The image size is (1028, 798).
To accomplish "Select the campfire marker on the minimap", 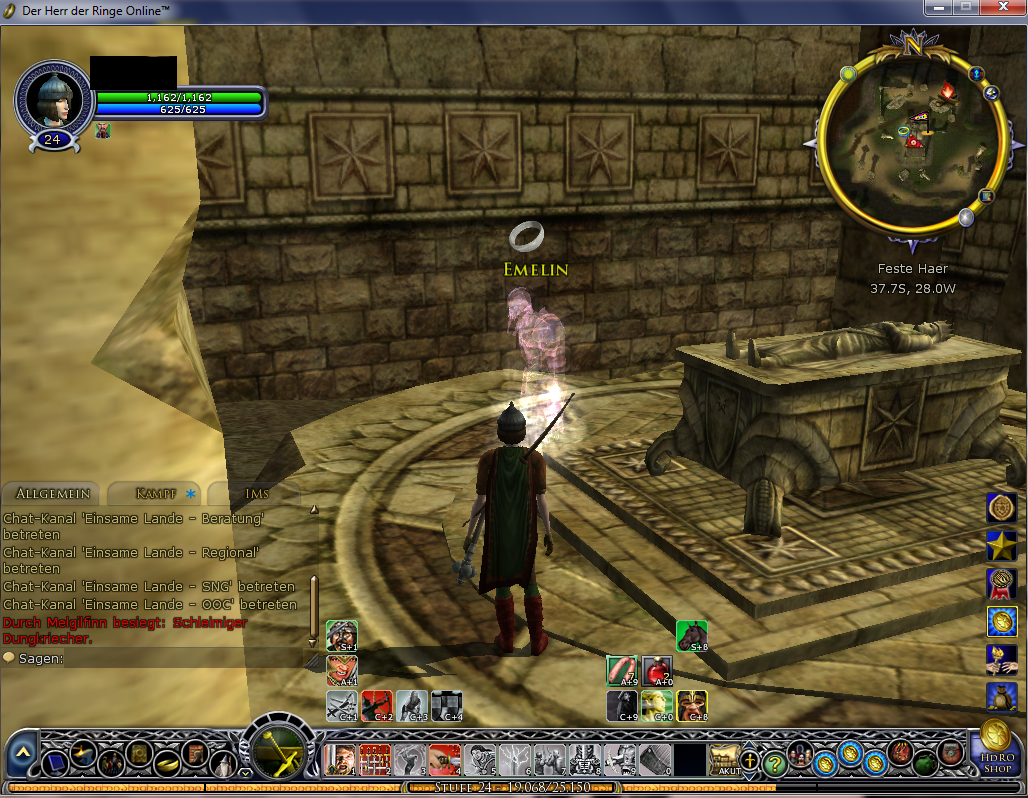I will click(x=946, y=91).
